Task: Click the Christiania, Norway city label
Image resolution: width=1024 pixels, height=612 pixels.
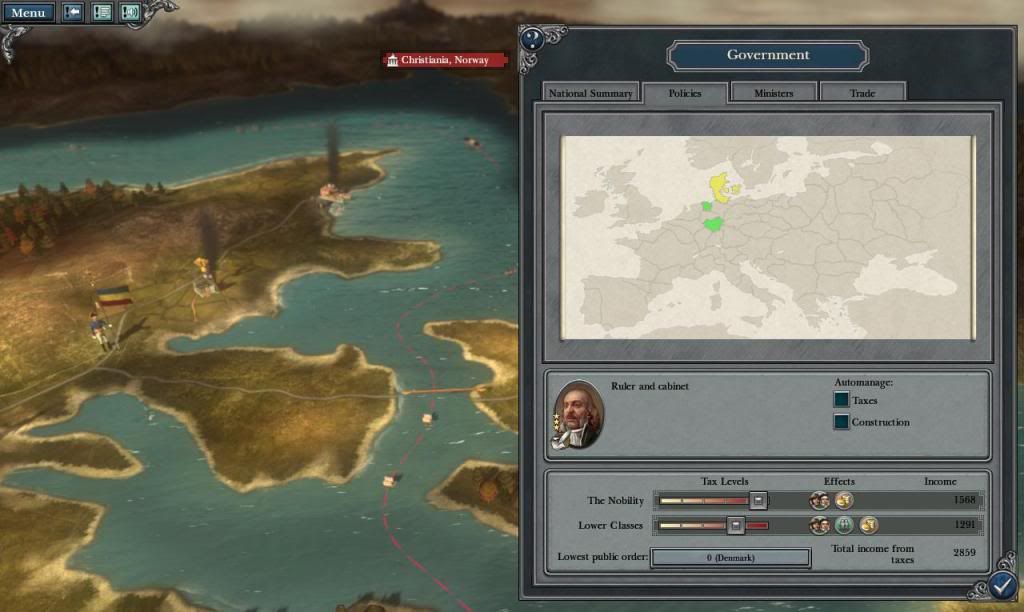Action: 445,60
